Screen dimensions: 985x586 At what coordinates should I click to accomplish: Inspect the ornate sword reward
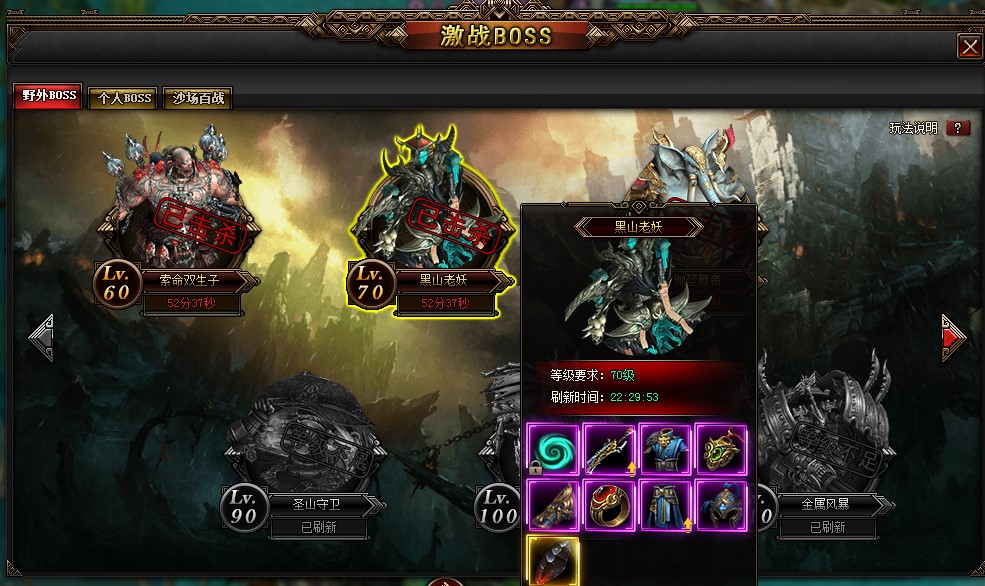click(609, 449)
